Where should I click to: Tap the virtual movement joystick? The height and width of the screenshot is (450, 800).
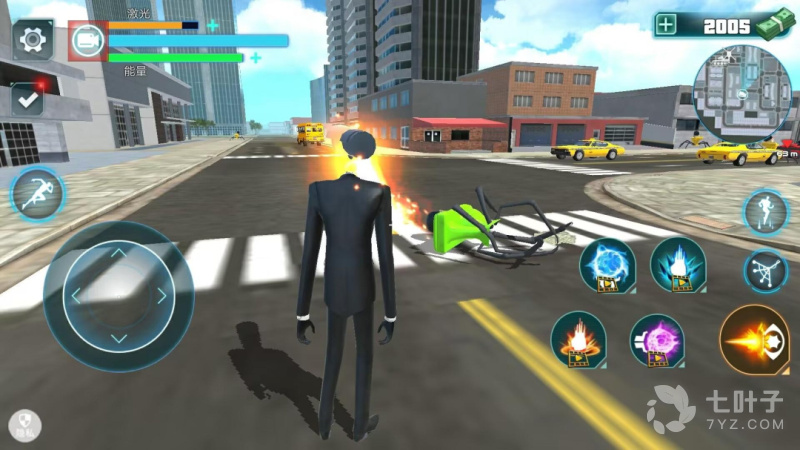pos(118,296)
